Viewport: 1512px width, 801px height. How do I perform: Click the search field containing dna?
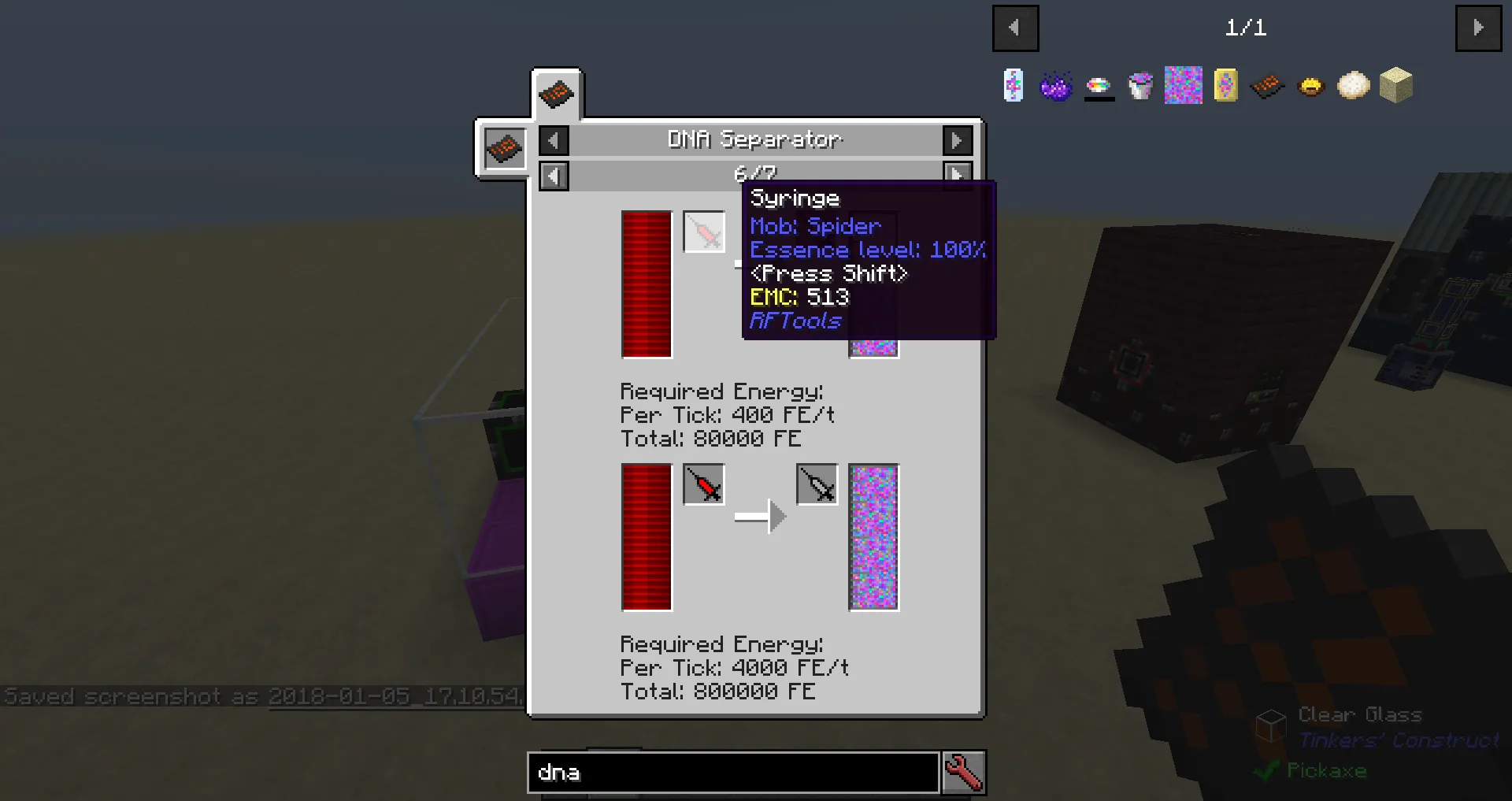[732, 773]
